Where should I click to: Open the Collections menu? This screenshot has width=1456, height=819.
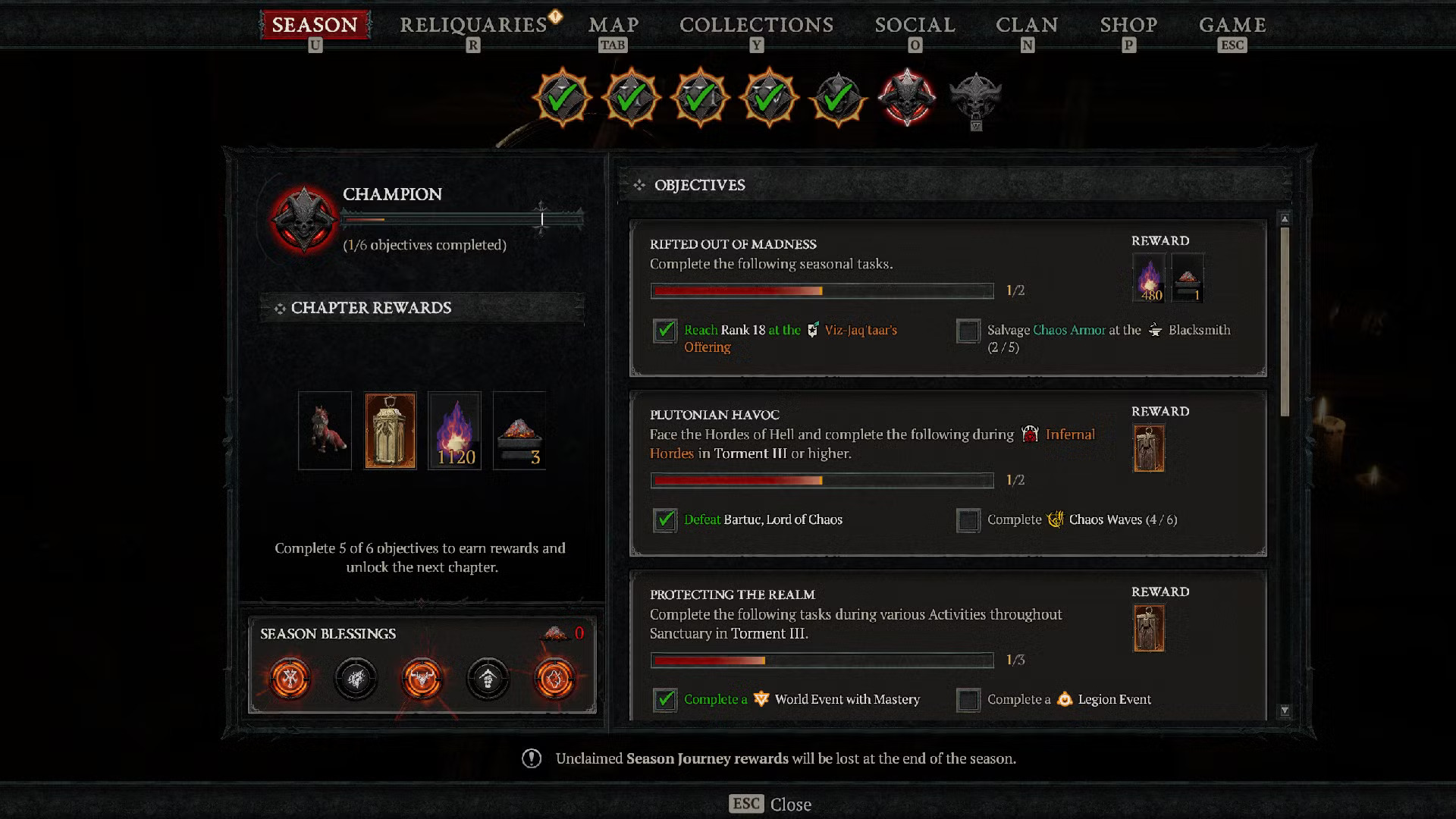(x=756, y=24)
